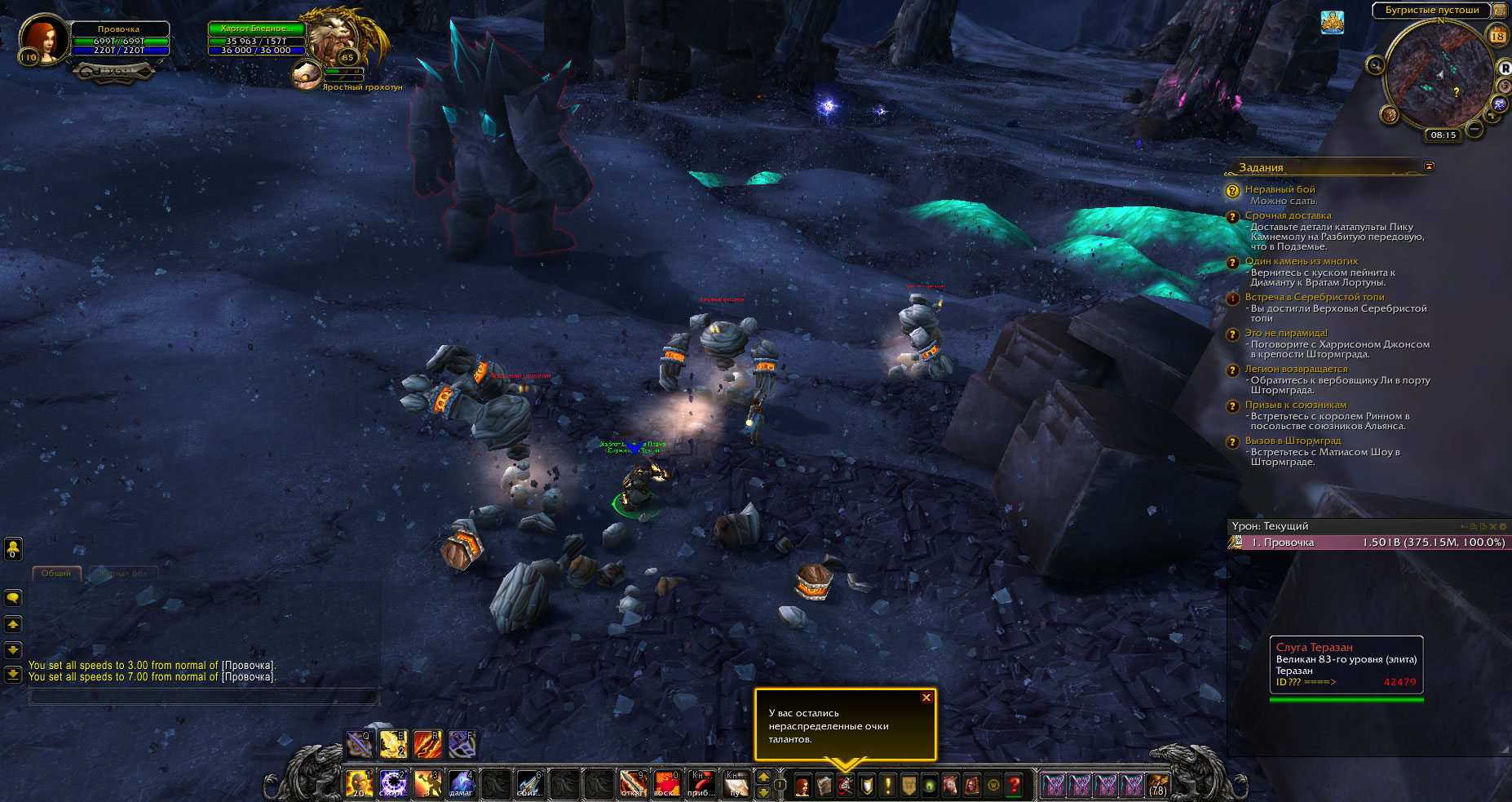Open the chat speech bubble menu
Viewport: 1512px width, 802px height.
[13, 598]
